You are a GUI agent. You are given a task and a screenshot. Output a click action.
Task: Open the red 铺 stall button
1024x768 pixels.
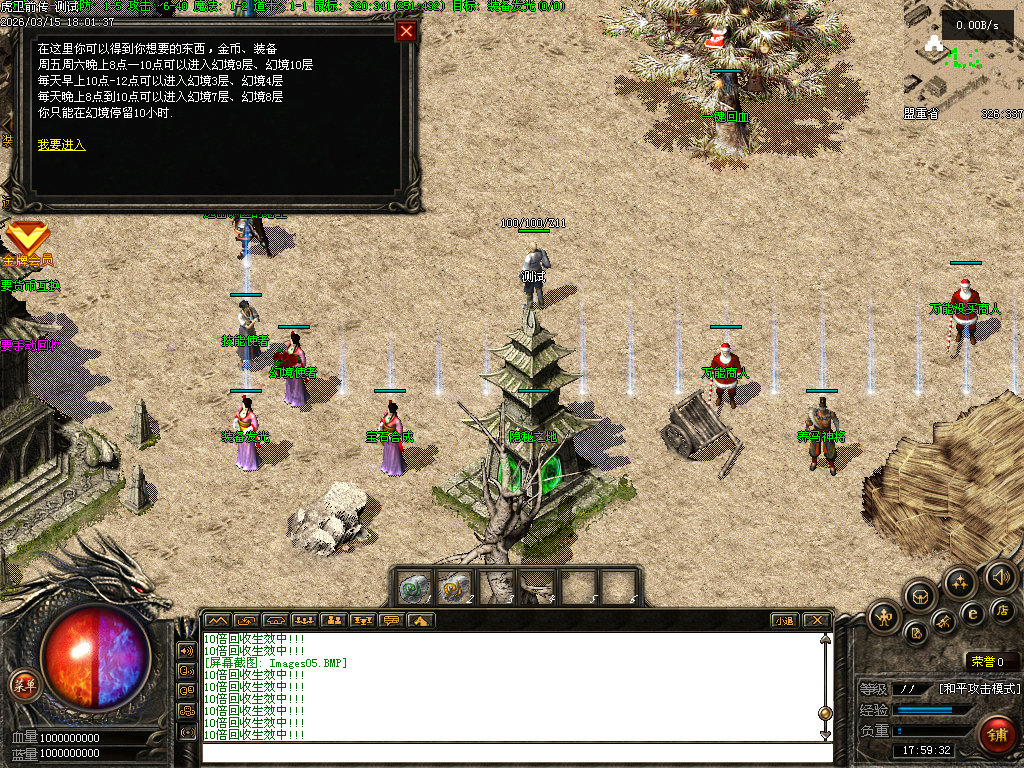(x=997, y=735)
